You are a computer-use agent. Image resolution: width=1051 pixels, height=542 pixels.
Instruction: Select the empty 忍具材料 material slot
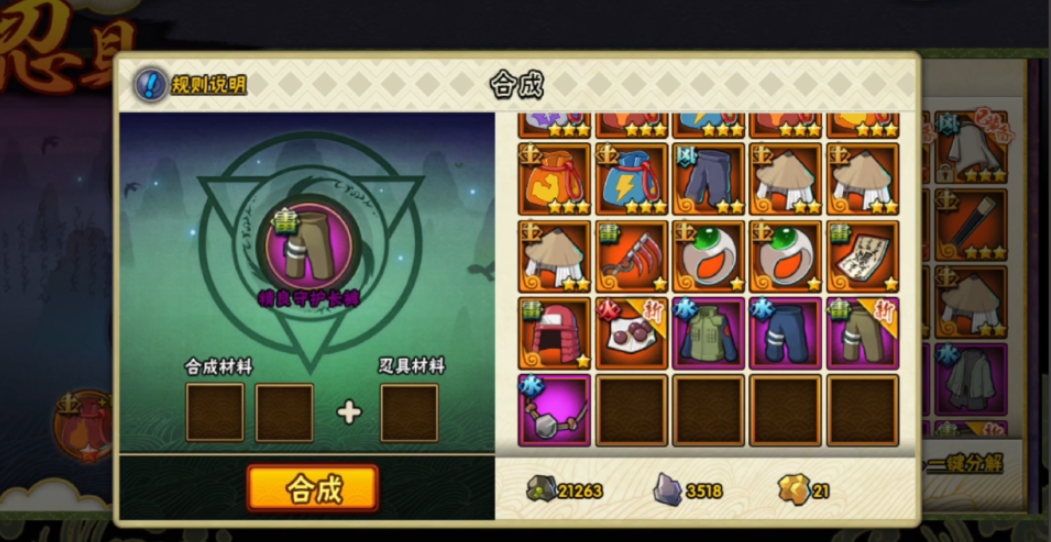(409, 412)
